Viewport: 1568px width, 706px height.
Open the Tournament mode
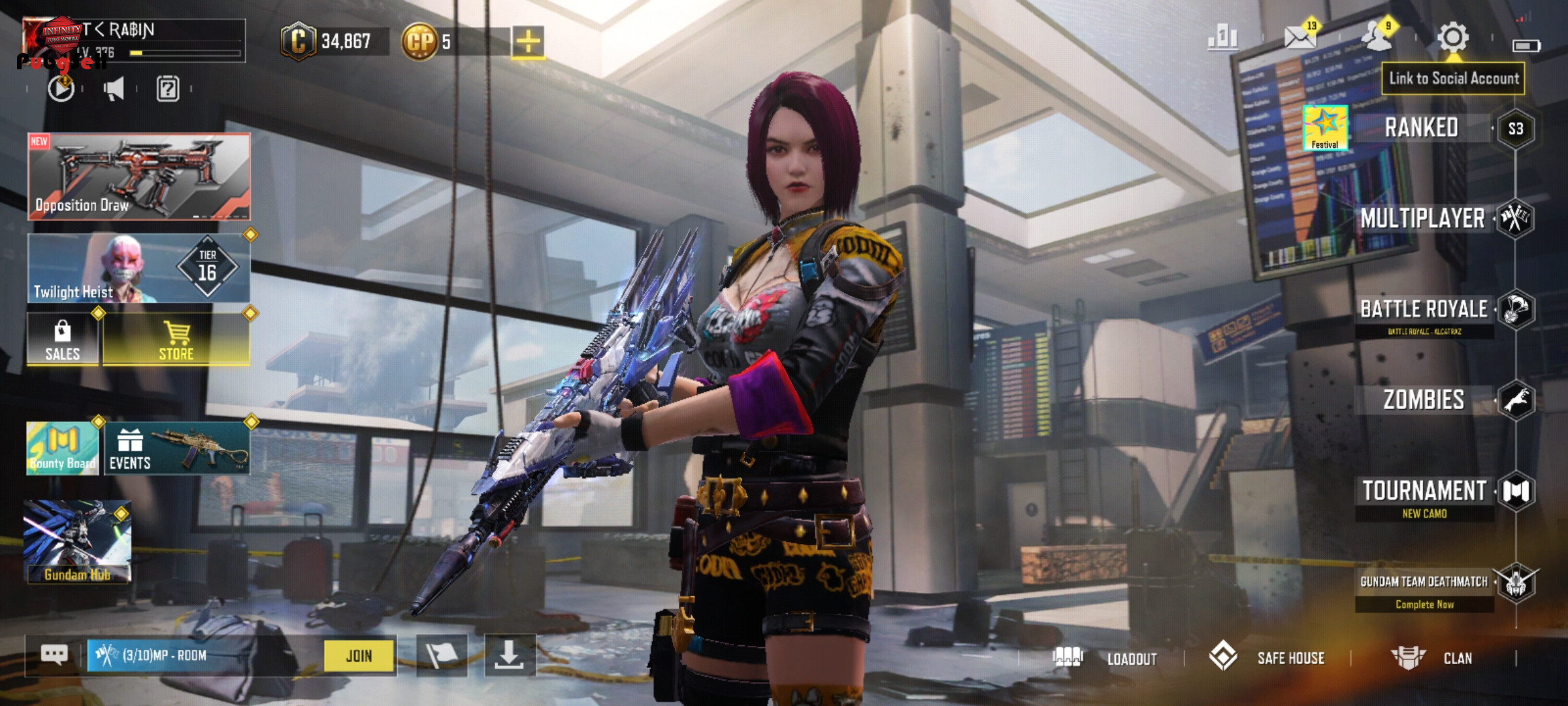coord(1424,491)
